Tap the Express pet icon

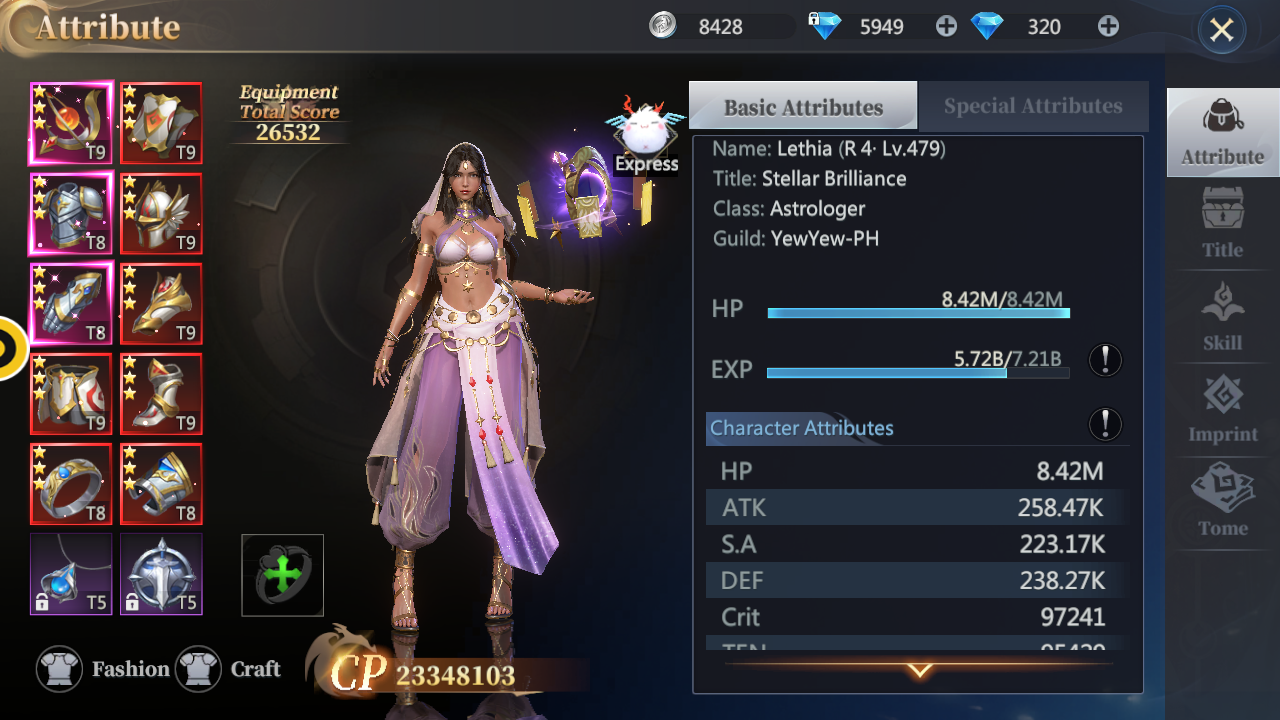tap(646, 136)
